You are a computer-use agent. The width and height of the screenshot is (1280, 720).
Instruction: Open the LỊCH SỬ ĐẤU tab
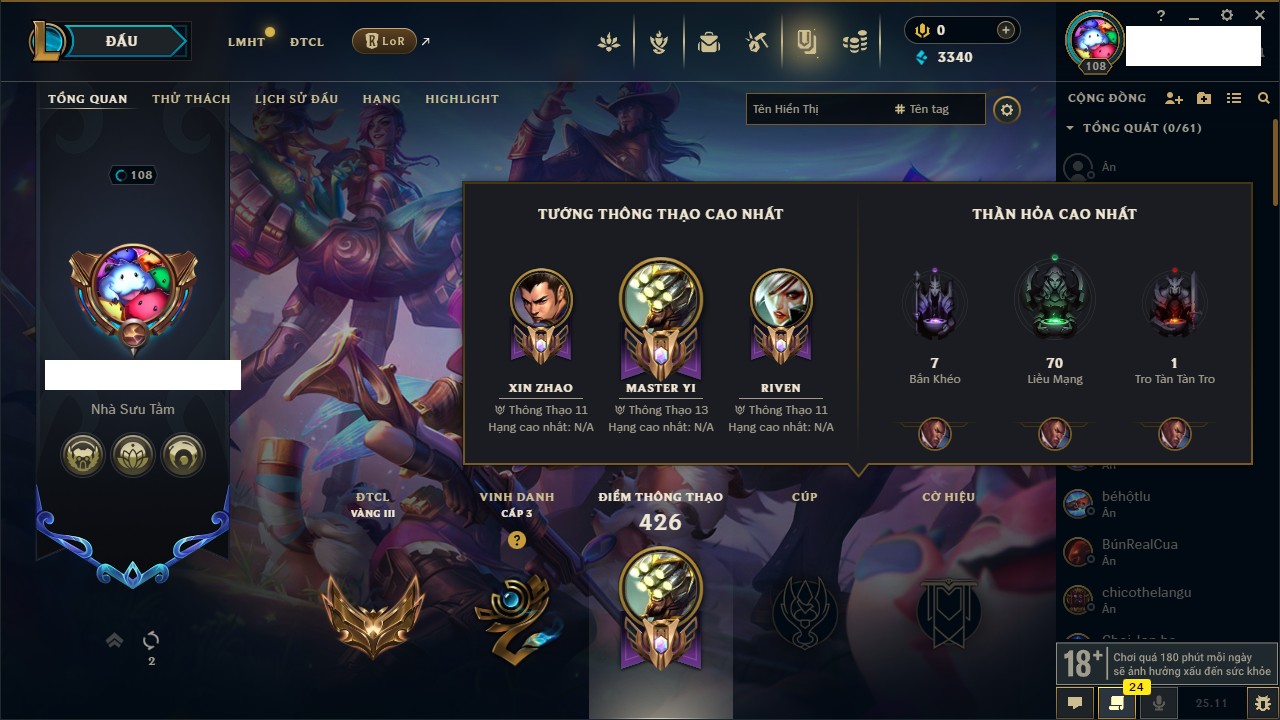coord(296,99)
